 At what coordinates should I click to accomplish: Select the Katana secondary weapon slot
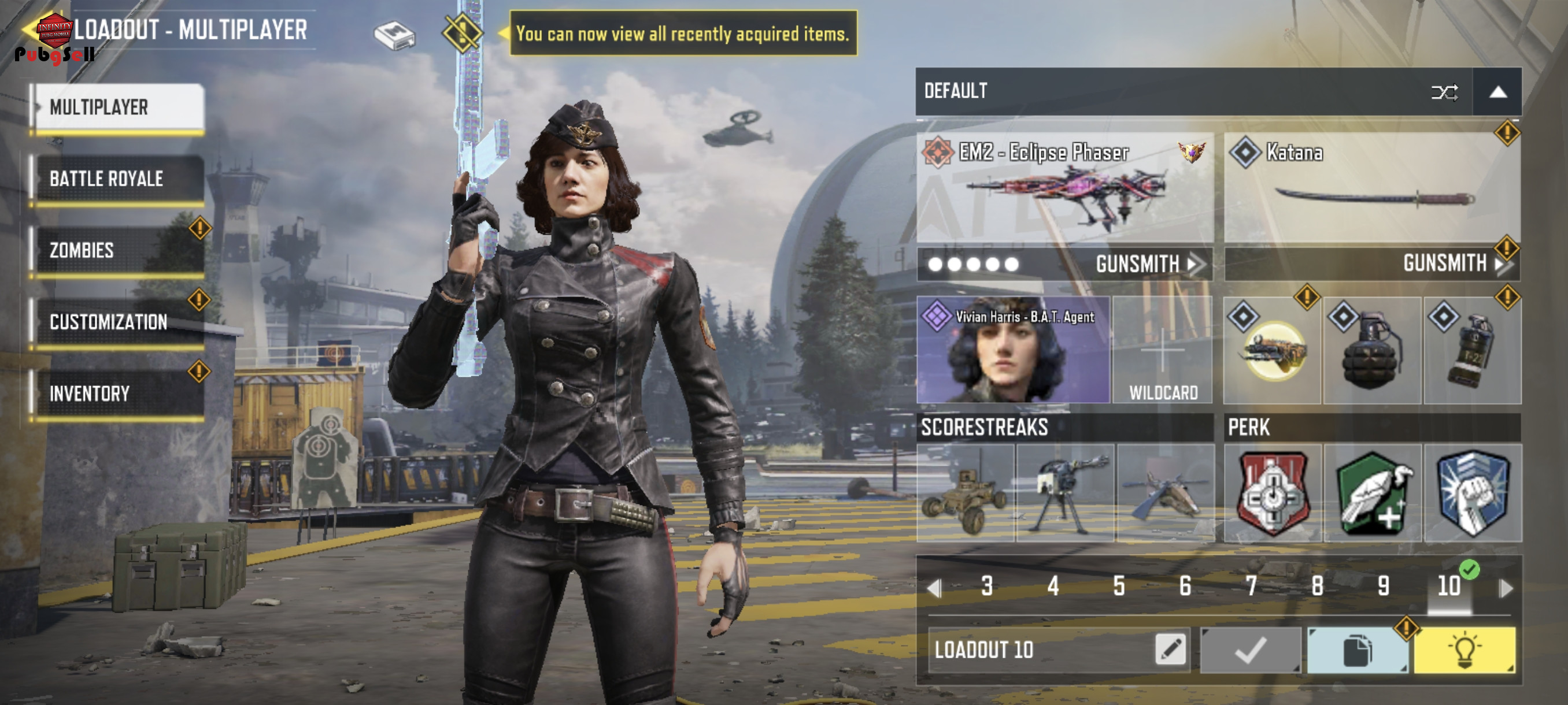pyautogui.click(x=1372, y=188)
